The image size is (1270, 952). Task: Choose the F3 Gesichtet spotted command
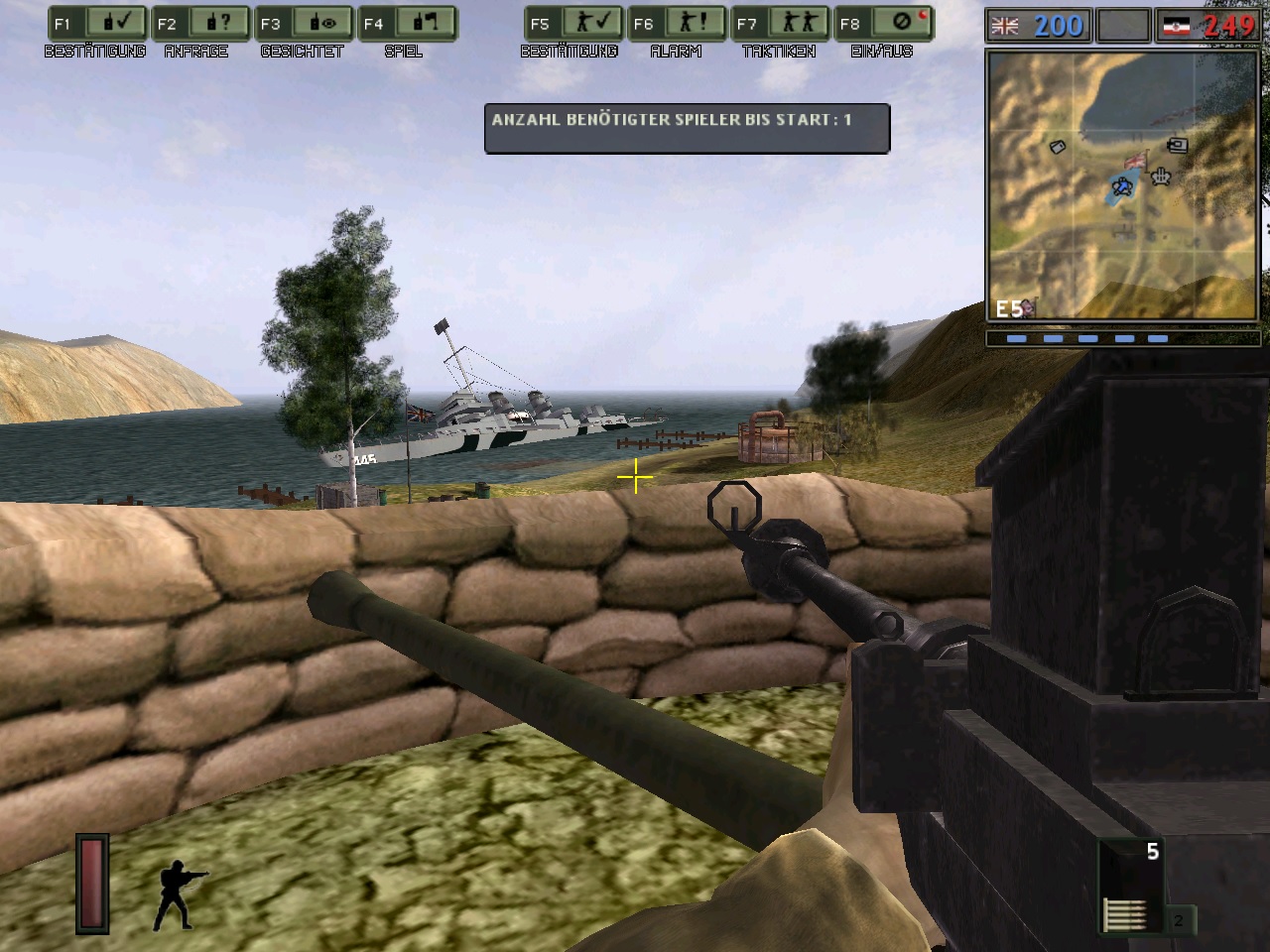pos(303,24)
